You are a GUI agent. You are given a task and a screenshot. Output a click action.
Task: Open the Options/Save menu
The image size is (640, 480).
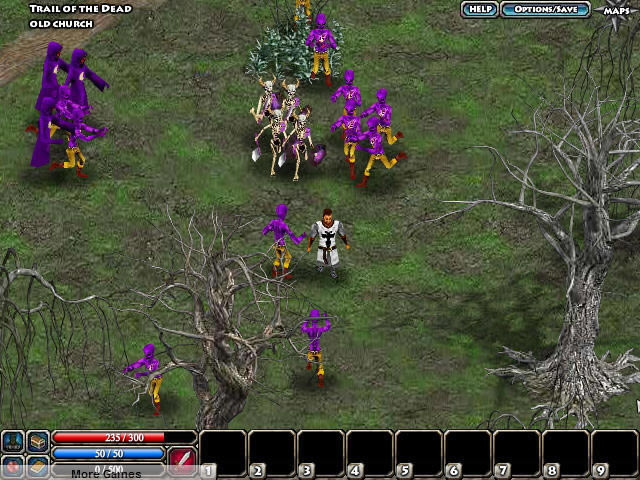click(x=545, y=9)
